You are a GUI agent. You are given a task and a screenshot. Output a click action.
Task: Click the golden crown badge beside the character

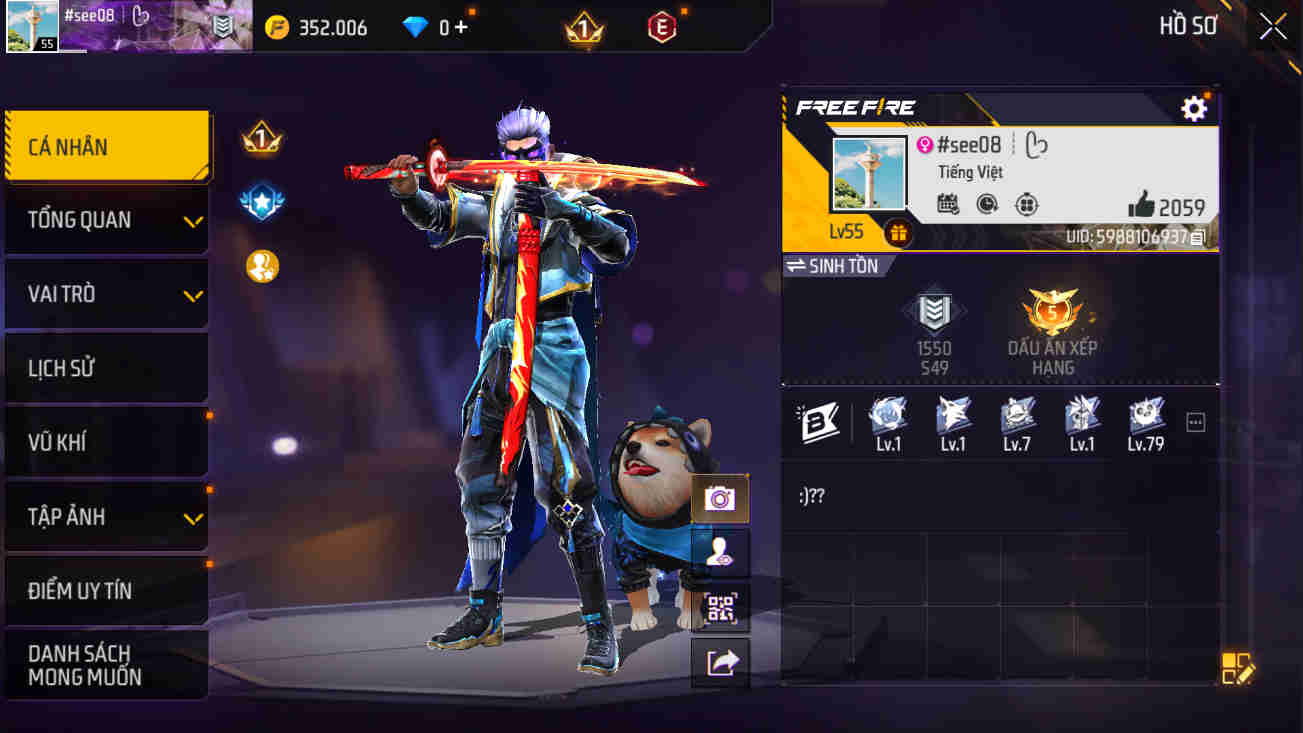coord(262,140)
